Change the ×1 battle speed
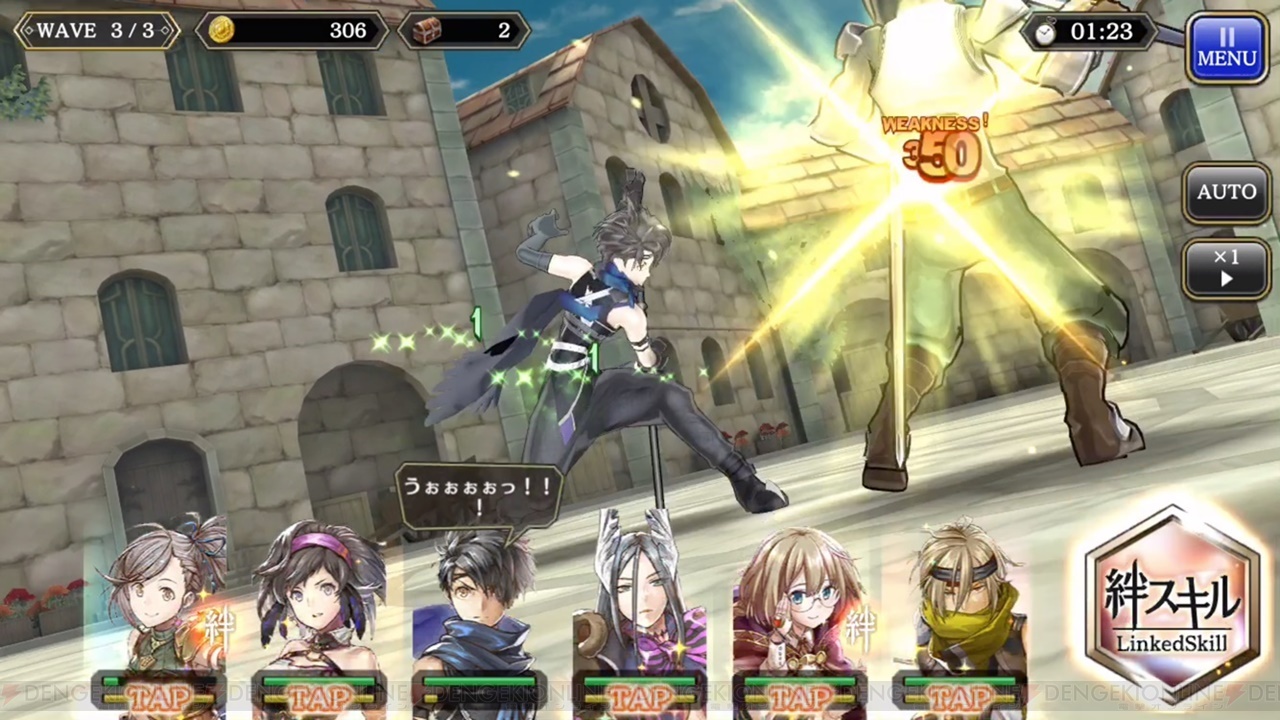Image resolution: width=1280 pixels, height=720 pixels. tap(1226, 268)
